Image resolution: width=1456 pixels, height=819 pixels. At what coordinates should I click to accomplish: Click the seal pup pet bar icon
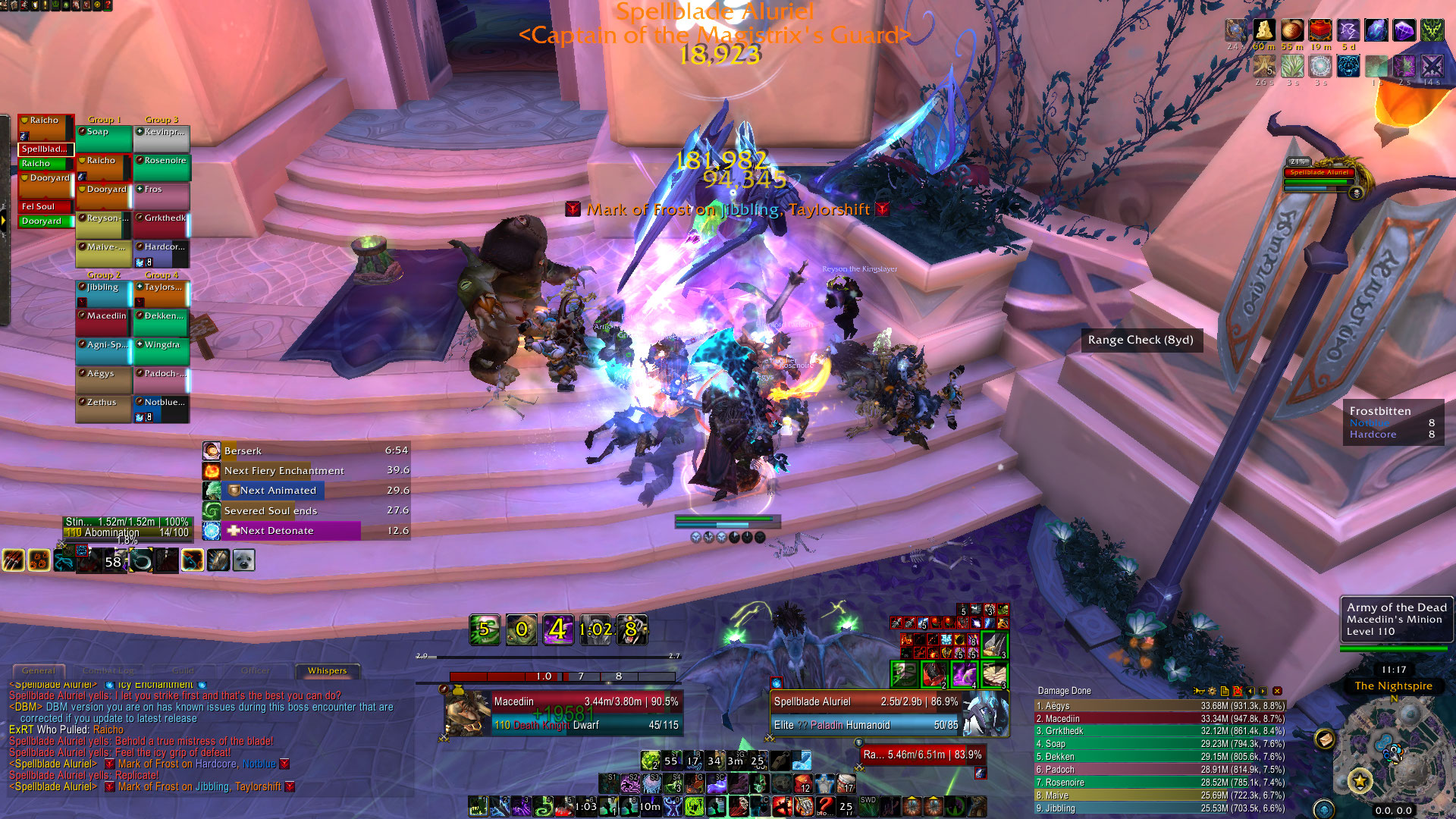tap(243, 560)
